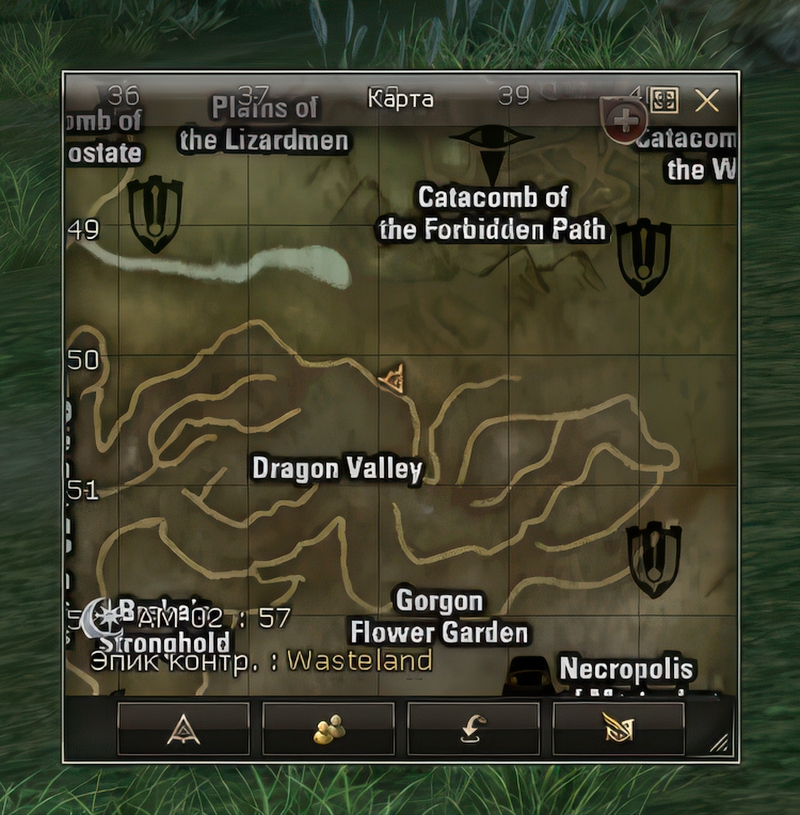Viewport: 800px width, 815px height.
Task: Close the Карта map window
Action: 707,100
